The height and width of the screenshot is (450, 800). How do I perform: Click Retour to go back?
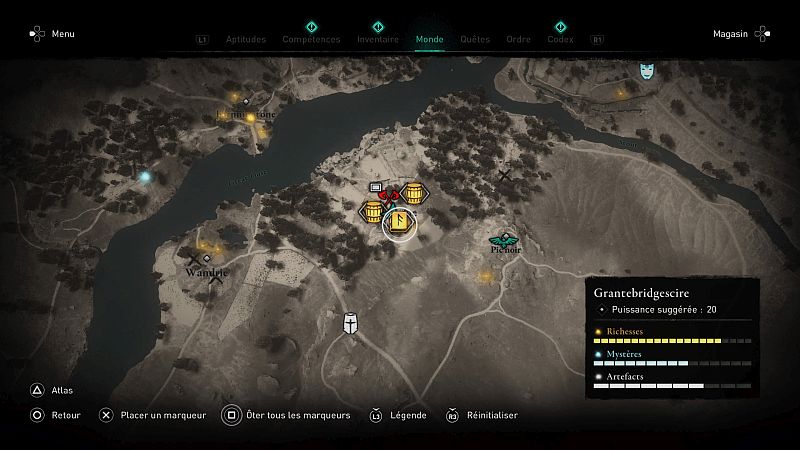(56, 415)
